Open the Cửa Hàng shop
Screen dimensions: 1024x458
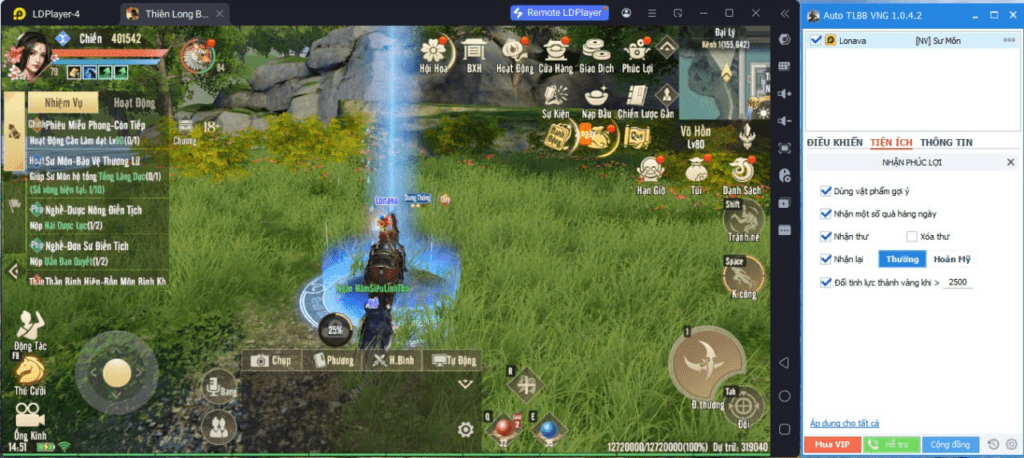pyautogui.click(x=557, y=53)
